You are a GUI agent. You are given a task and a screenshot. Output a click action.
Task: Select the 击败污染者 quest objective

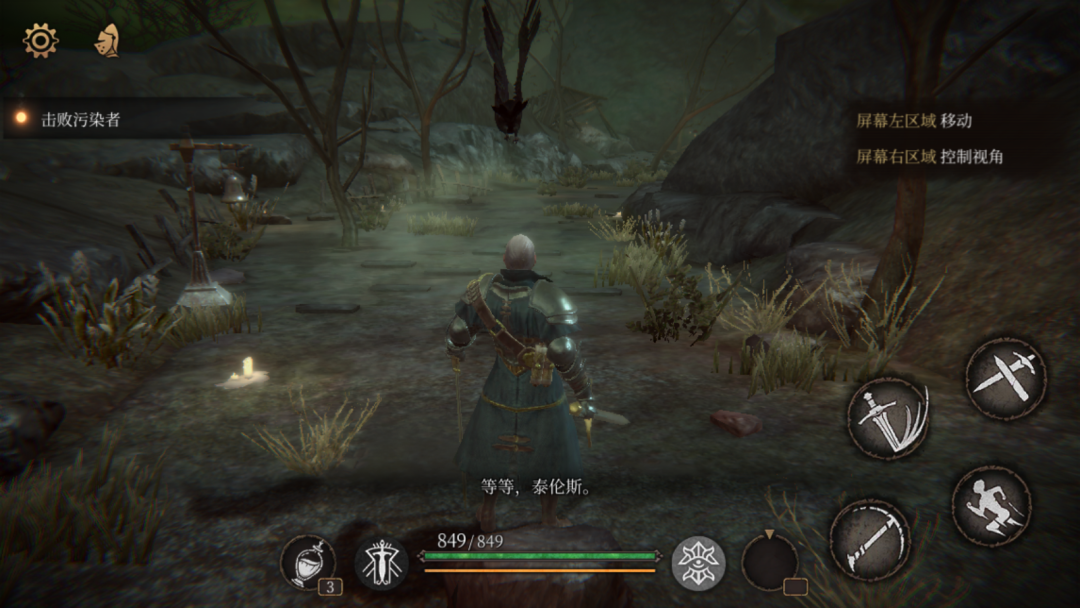80,119
